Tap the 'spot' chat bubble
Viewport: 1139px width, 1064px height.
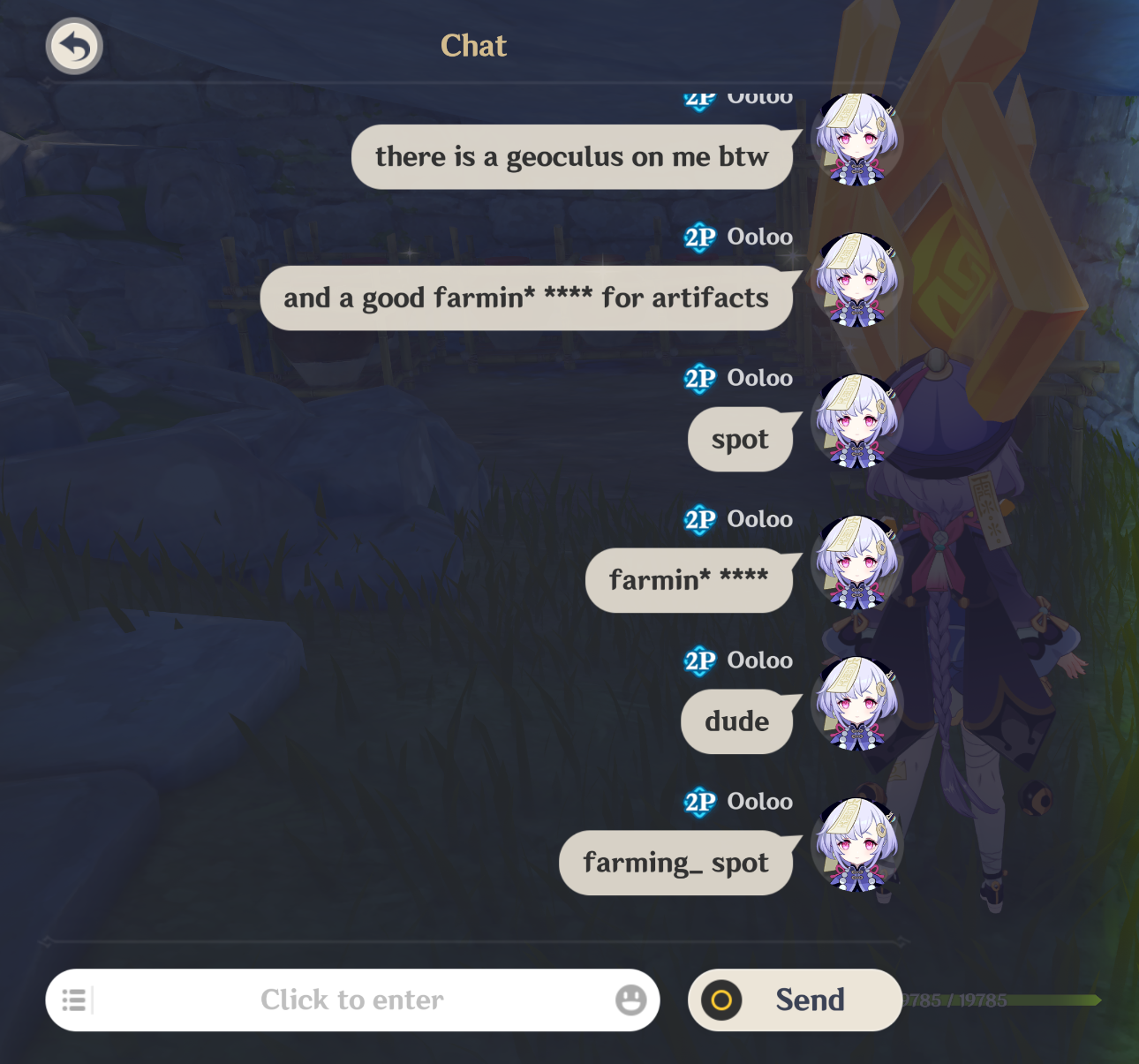click(742, 440)
